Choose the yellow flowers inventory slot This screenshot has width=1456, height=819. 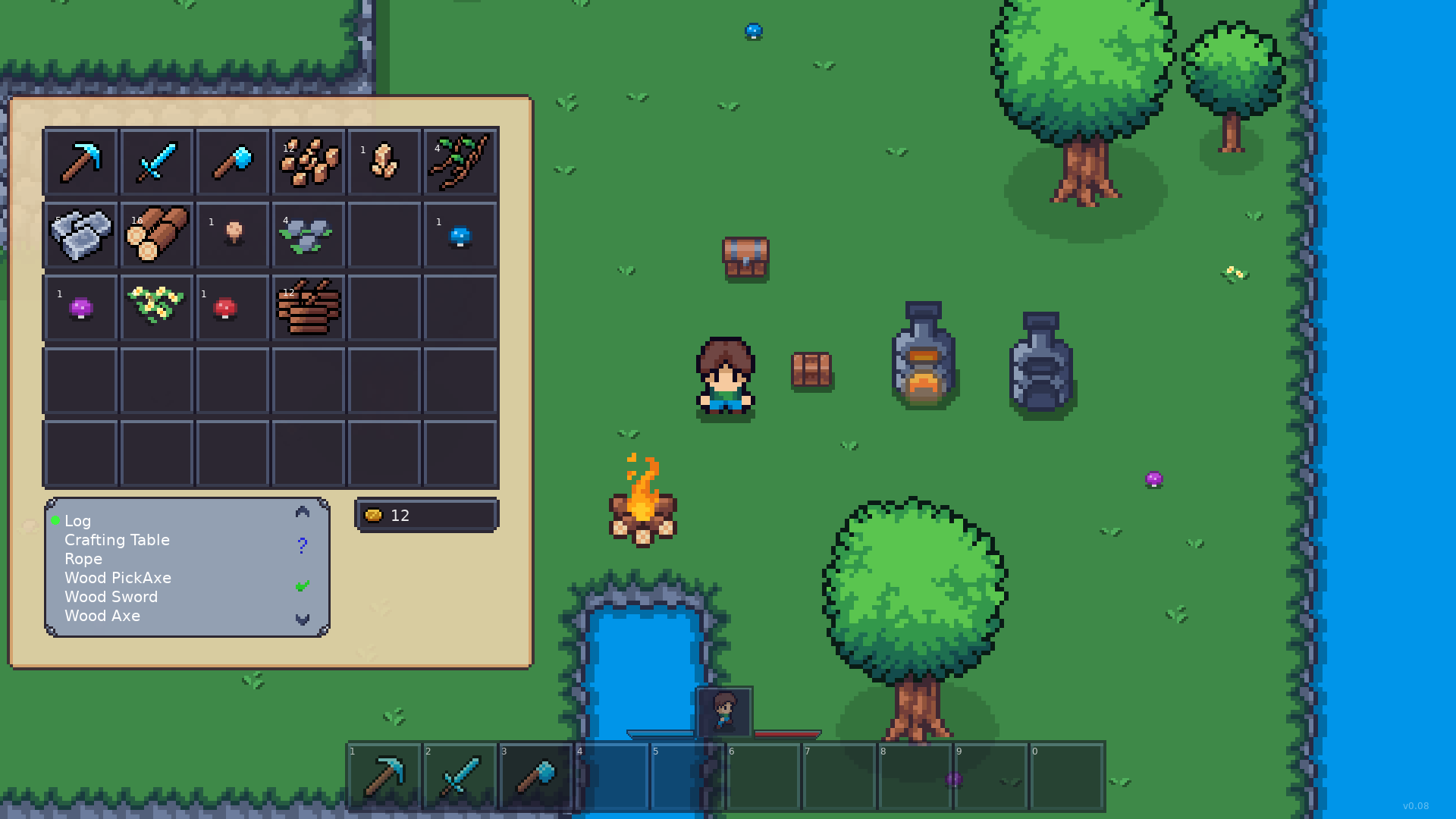click(157, 308)
